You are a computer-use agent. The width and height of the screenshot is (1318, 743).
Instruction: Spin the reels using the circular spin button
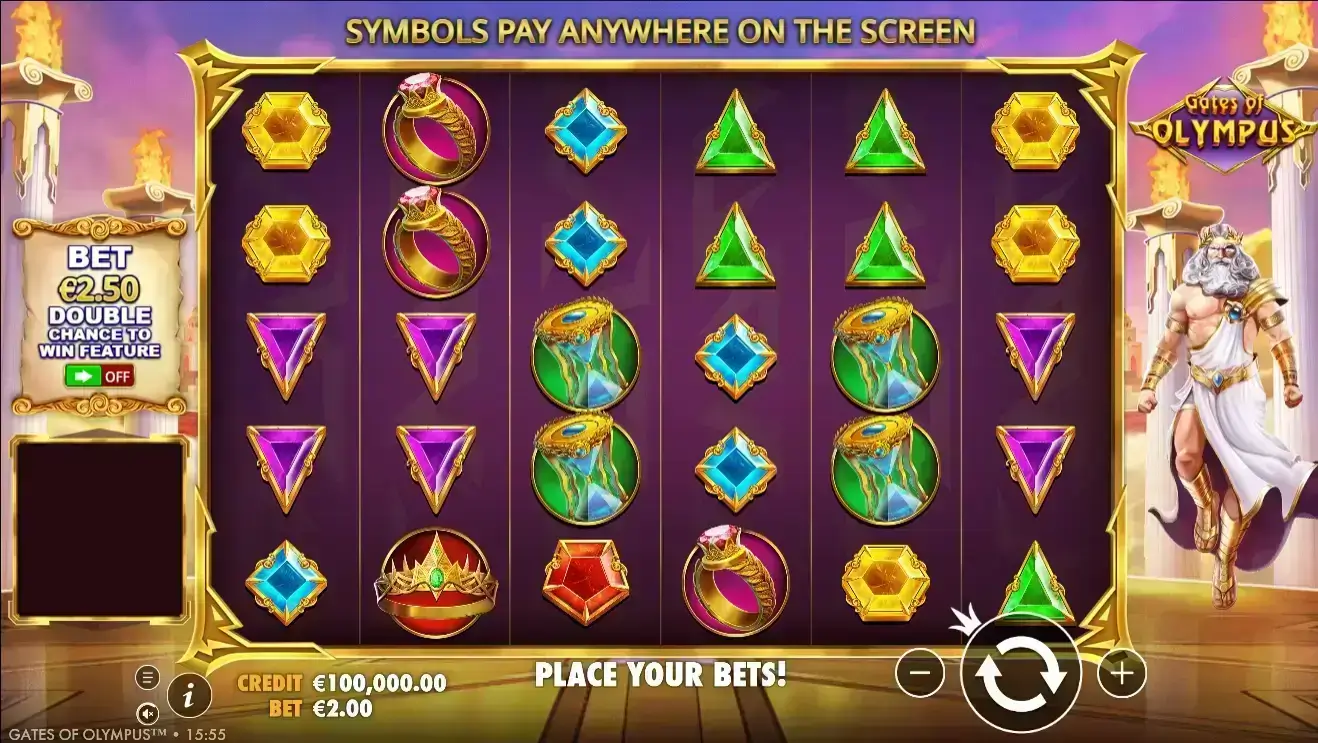tap(1022, 675)
